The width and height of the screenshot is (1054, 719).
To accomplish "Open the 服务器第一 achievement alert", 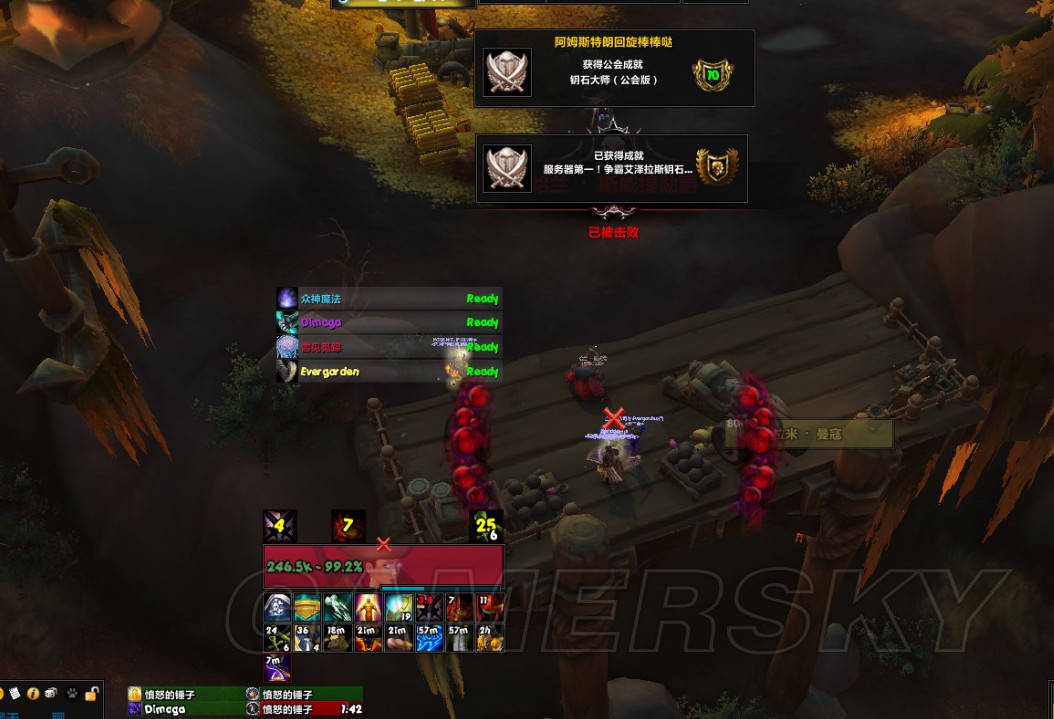I will [x=611, y=169].
